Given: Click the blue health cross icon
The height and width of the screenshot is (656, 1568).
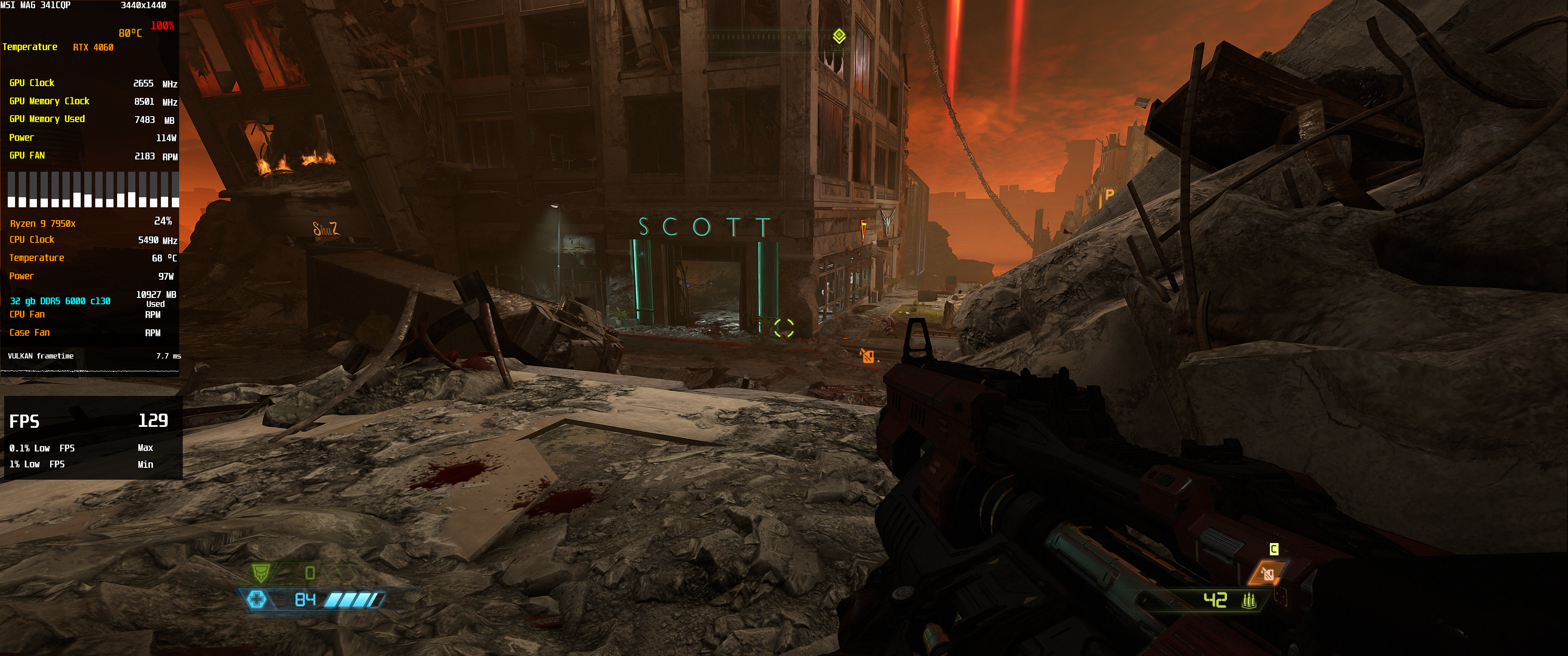Looking at the screenshot, I should click(256, 600).
